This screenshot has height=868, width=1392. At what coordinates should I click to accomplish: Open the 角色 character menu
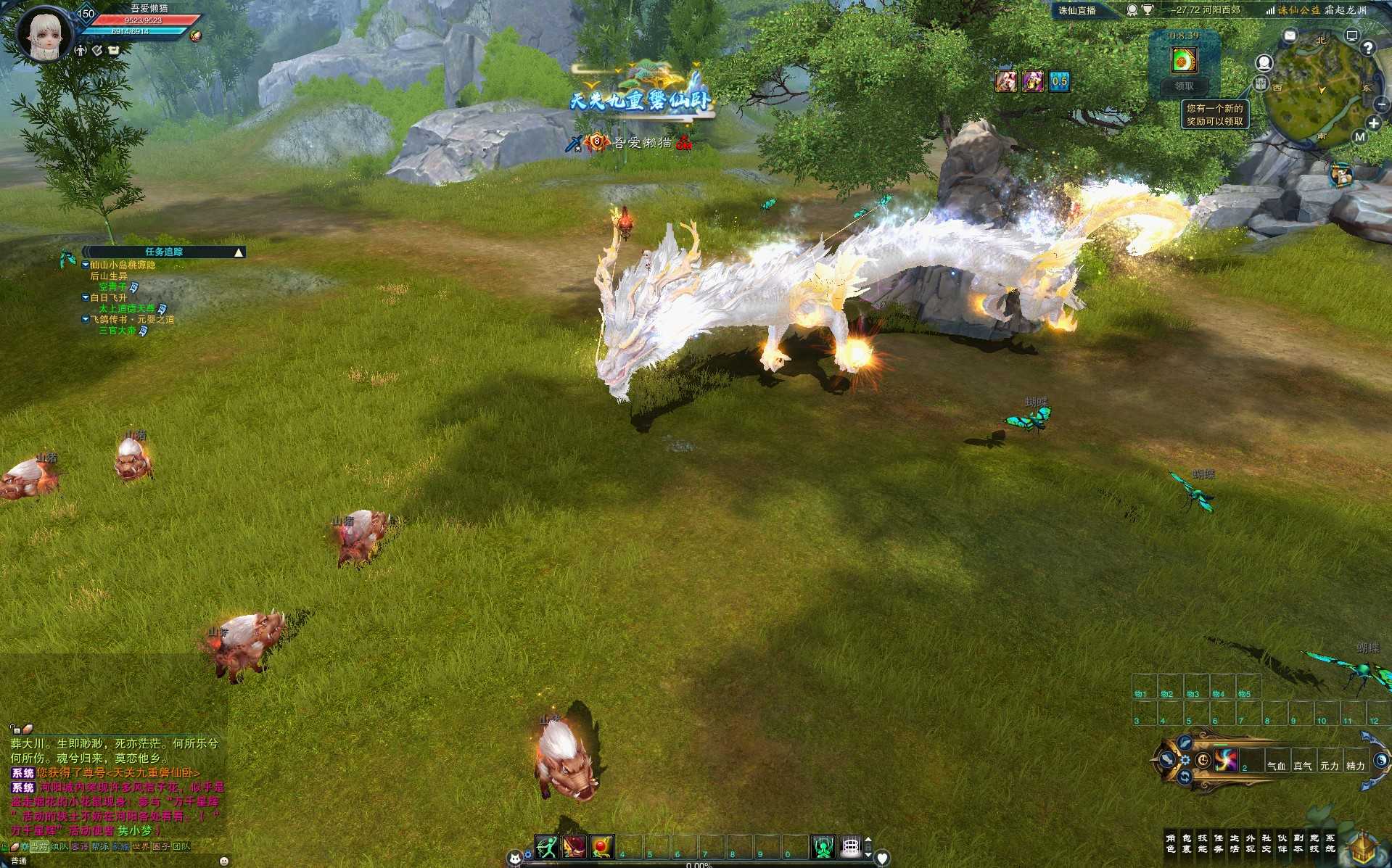click(x=1170, y=843)
